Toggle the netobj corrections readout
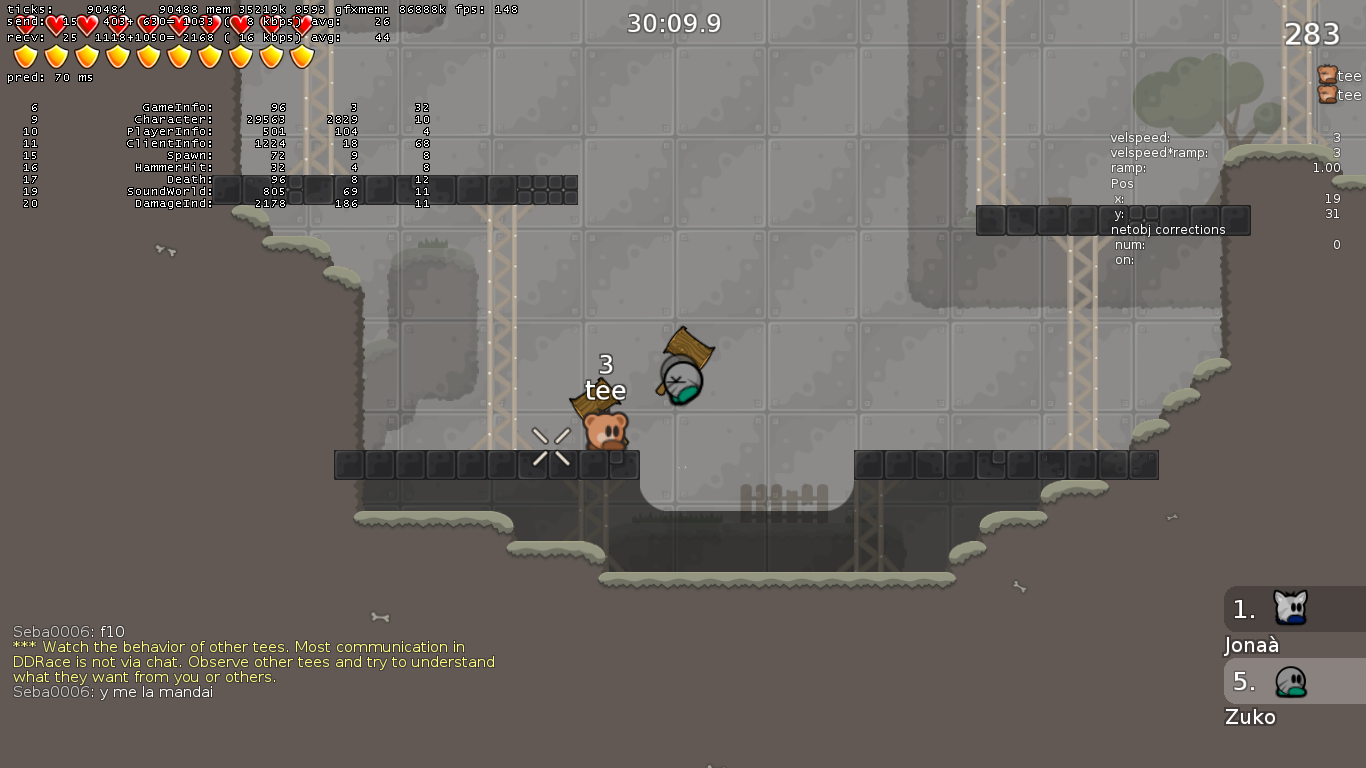 1167,230
